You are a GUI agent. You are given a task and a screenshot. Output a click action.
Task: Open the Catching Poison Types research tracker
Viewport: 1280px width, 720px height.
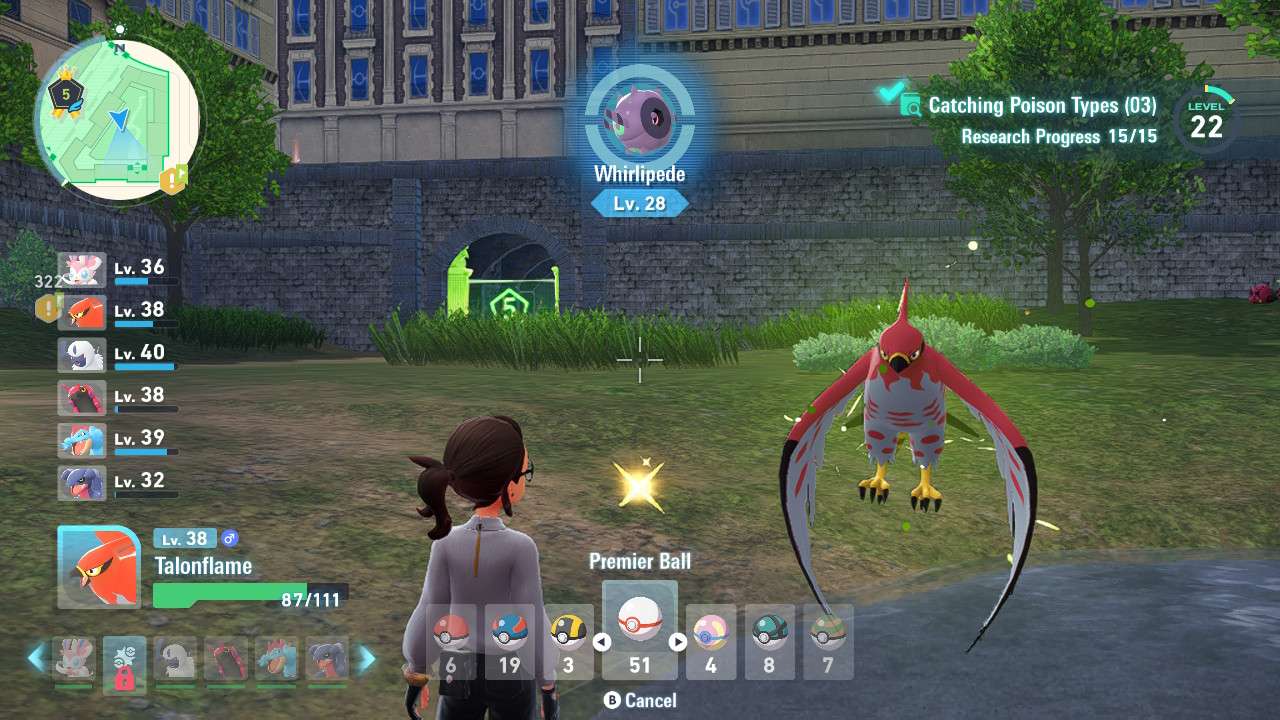point(1040,106)
